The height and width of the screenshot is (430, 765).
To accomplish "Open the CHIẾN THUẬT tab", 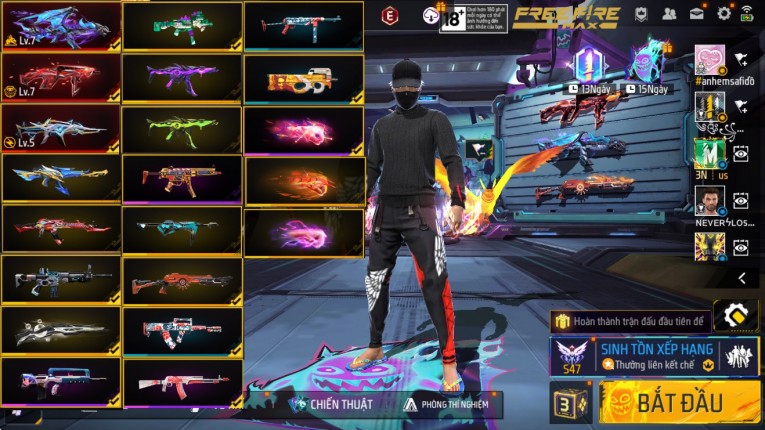I will pos(332,404).
